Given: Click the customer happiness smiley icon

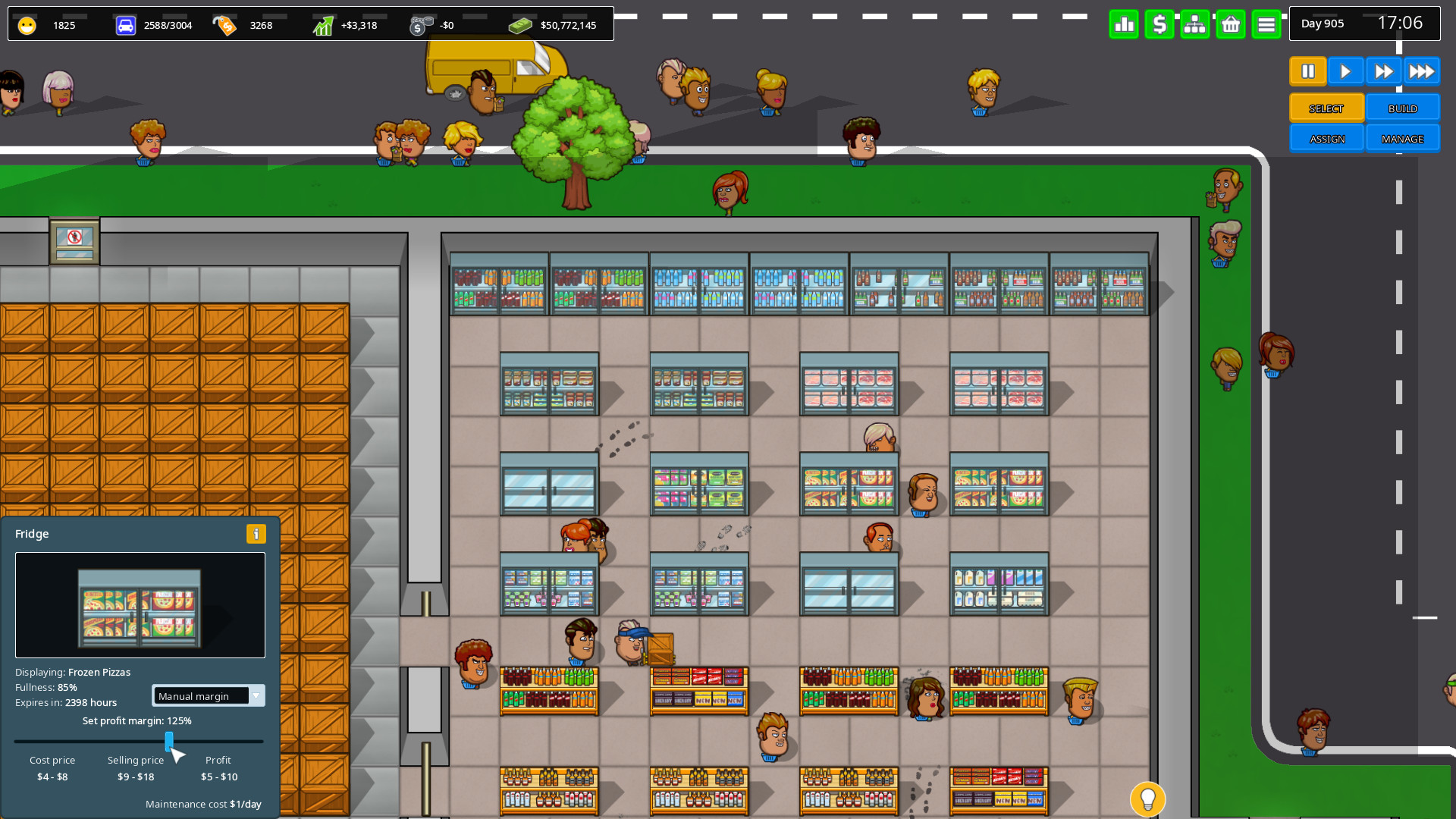Looking at the screenshot, I should 27,24.
